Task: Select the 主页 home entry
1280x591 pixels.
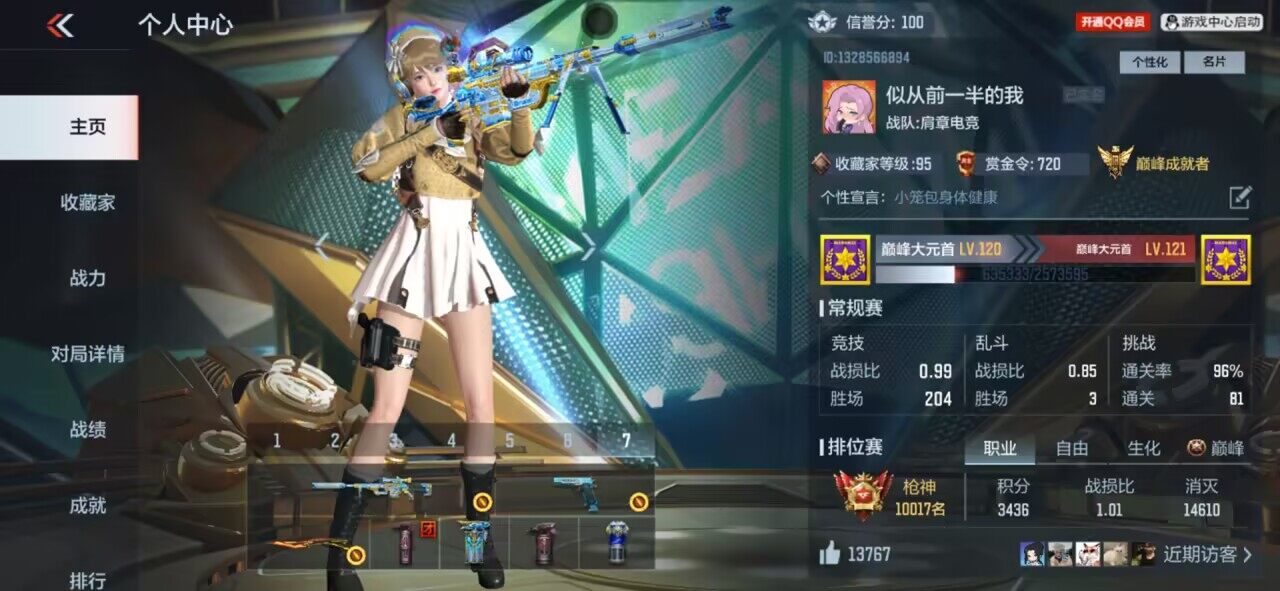Action: [88, 128]
